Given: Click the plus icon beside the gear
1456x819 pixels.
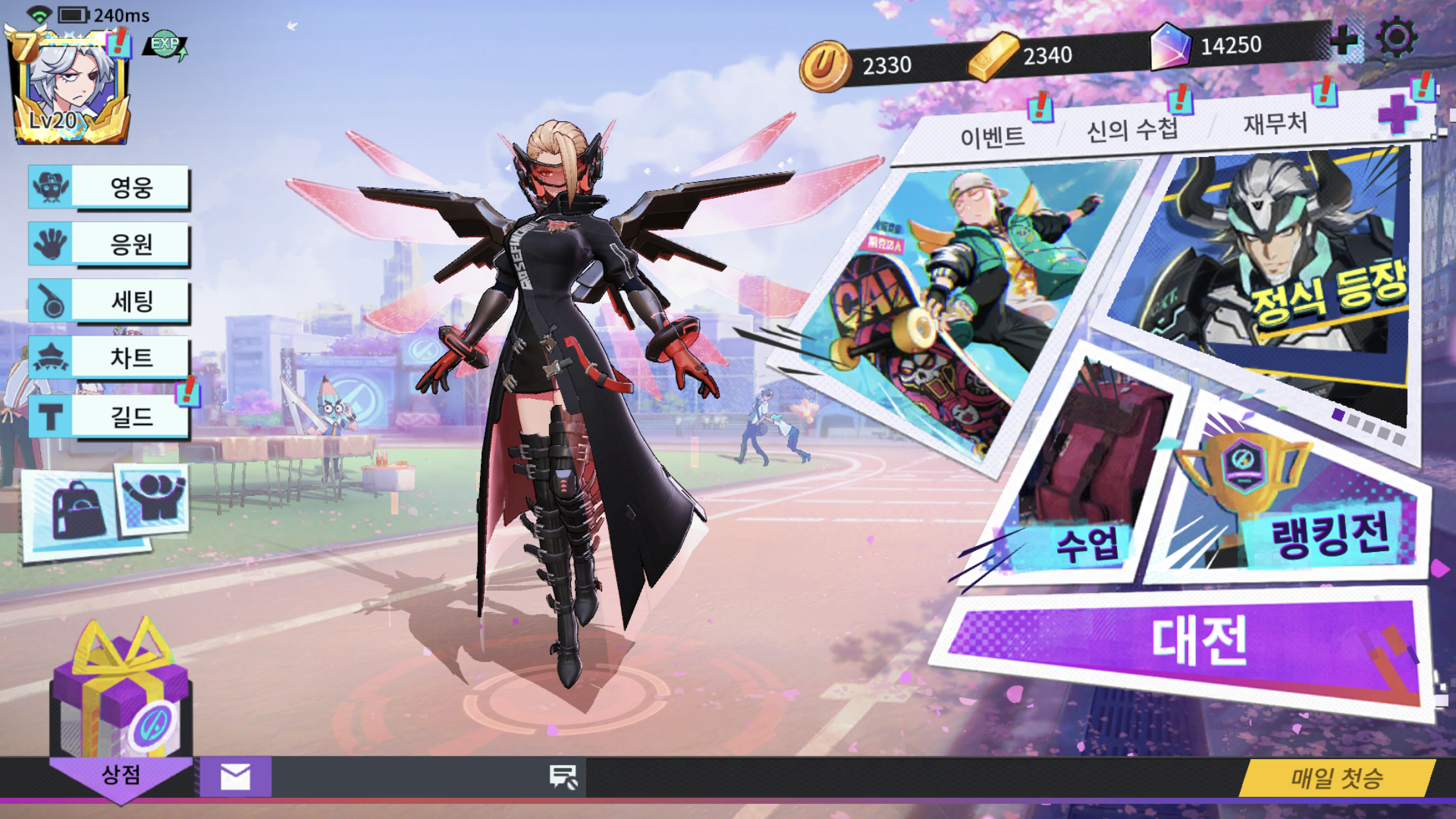Looking at the screenshot, I should pos(1344,39).
